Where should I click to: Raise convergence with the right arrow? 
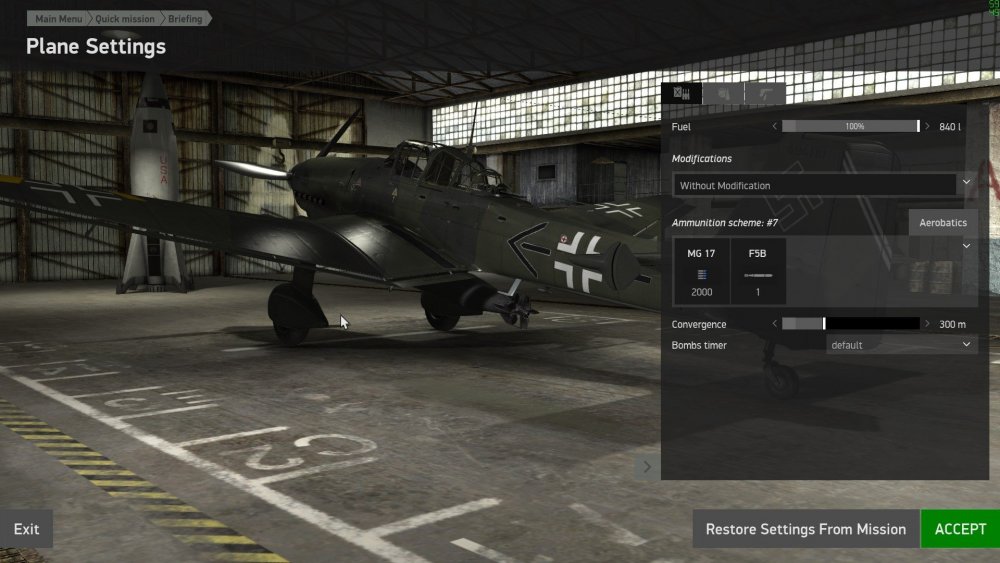click(927, 324)
